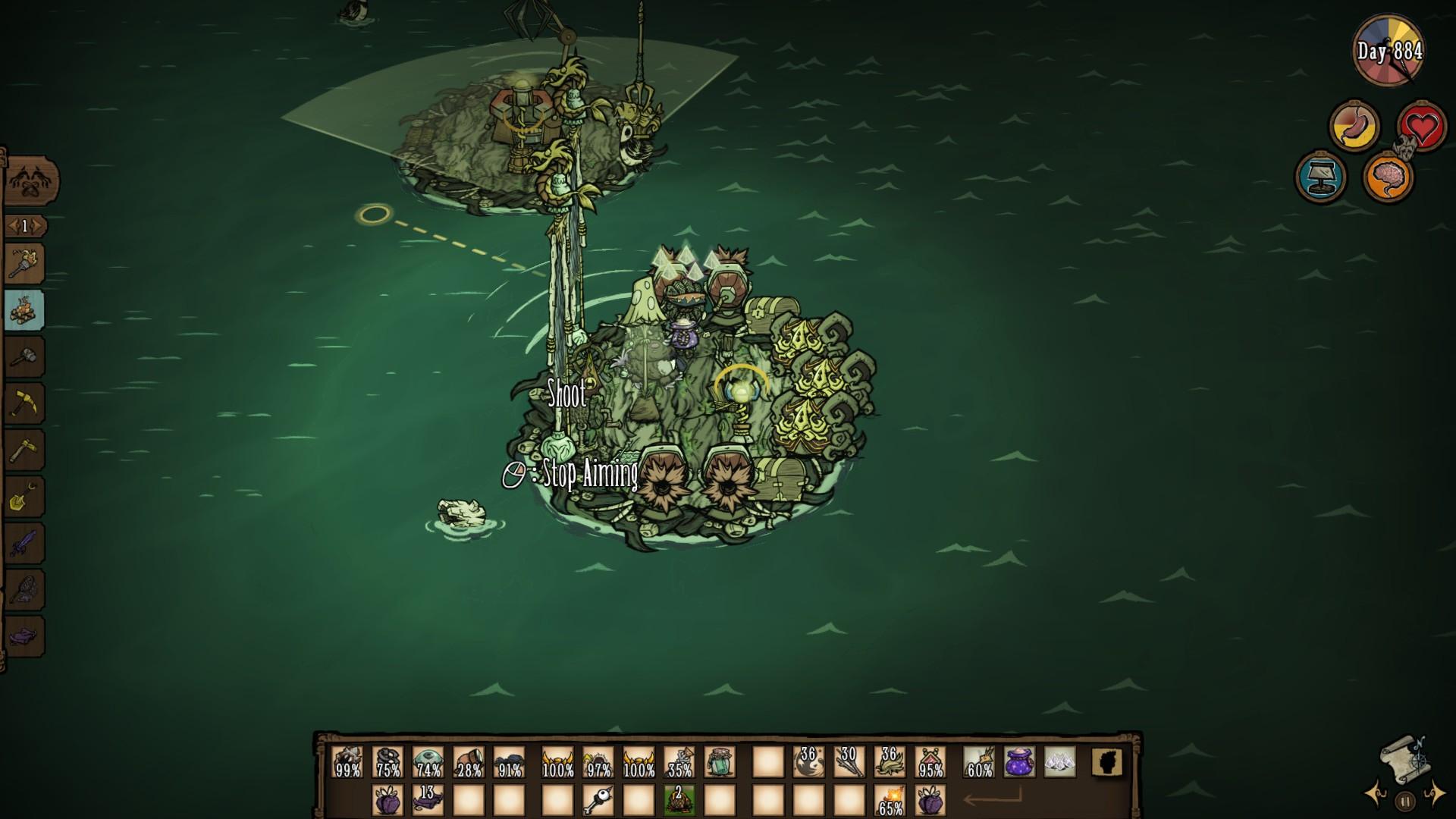1456x819 pixels.
Task: Select the eyeball staff inventory item
Action: click(x=598, y=800)
